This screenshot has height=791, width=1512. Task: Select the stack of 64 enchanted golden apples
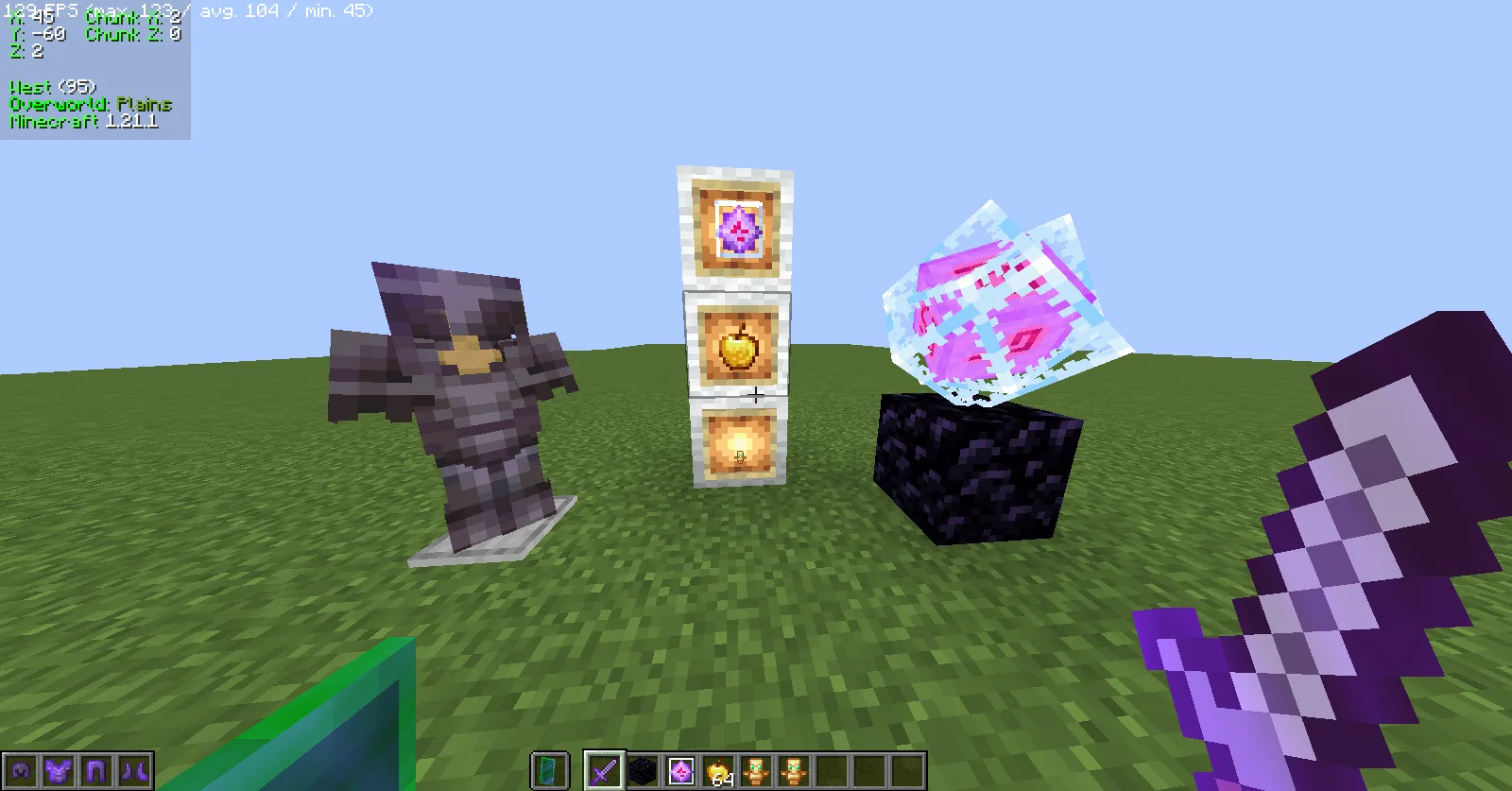click(x=720, y=771)
